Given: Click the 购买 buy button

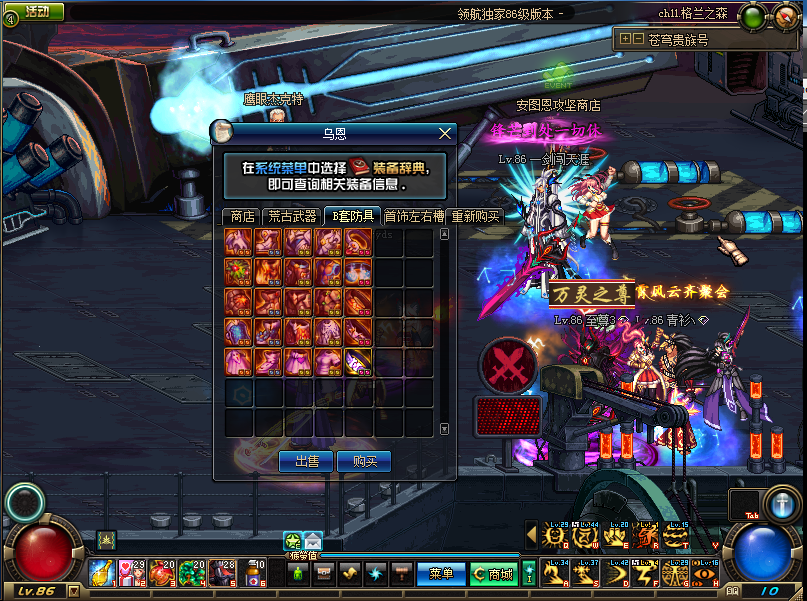Looking at the screenshot, I should [364, 461].
